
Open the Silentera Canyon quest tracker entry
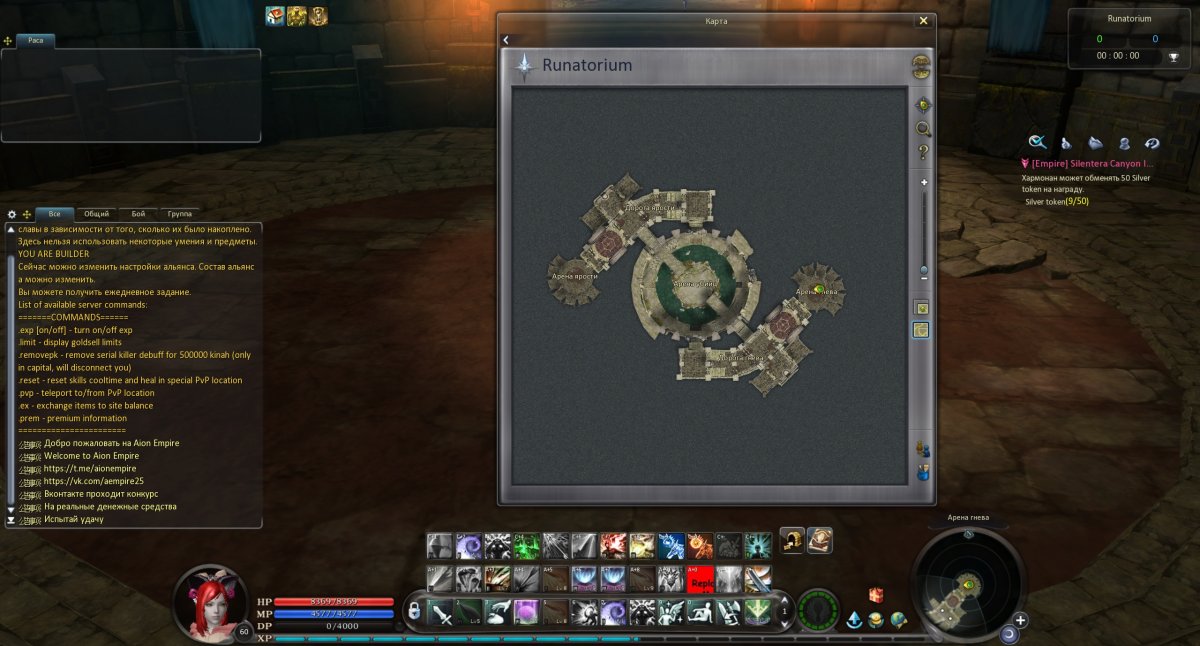pyautogui.click(x=1092, y=163)
